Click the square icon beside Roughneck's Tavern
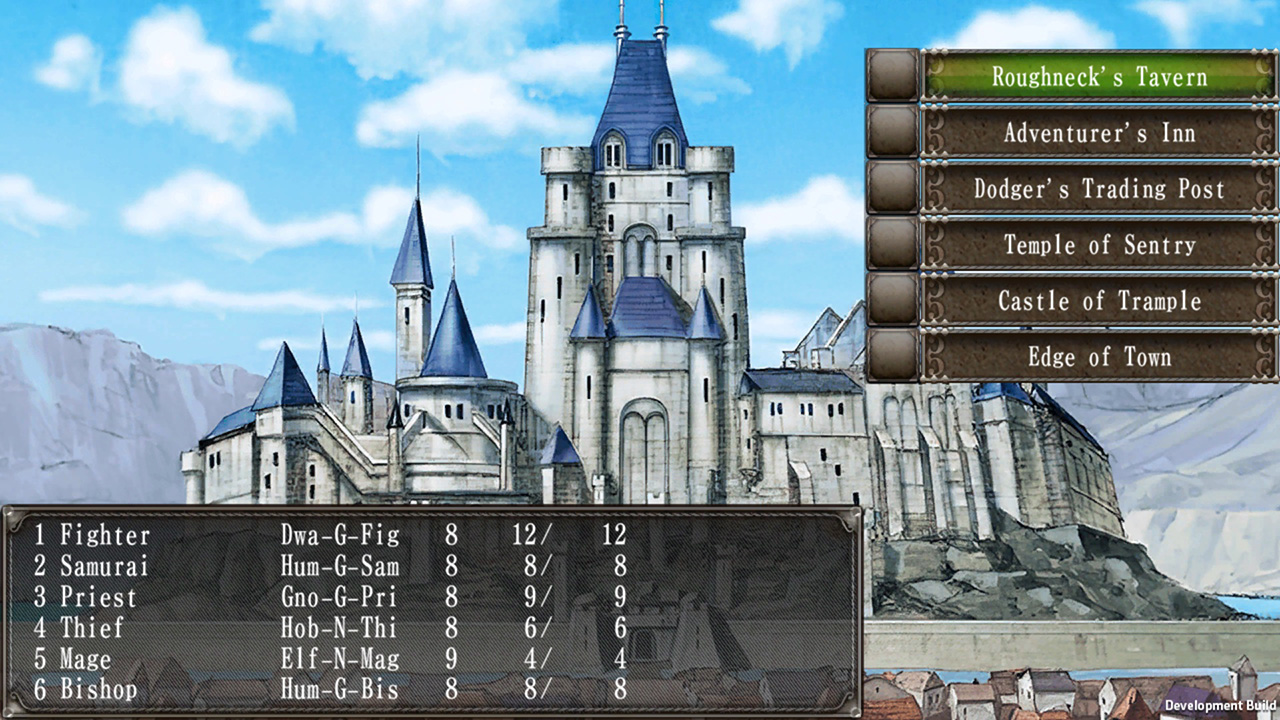This screenshot has width=1280, height=720. pos(890,77)
